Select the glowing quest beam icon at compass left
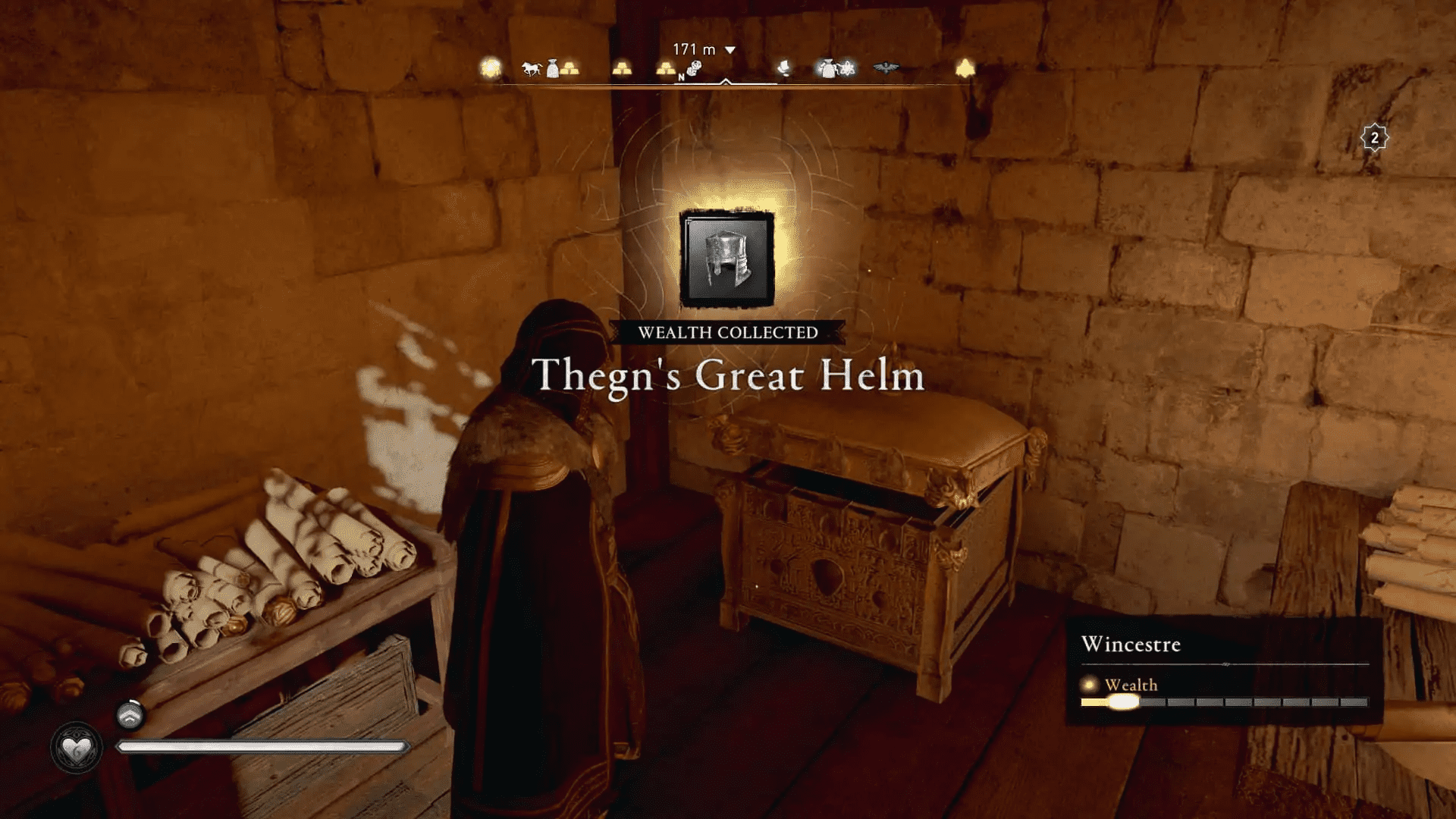Image resolution: width=1456 pixels, height=819 pixels. coord(490,67)
